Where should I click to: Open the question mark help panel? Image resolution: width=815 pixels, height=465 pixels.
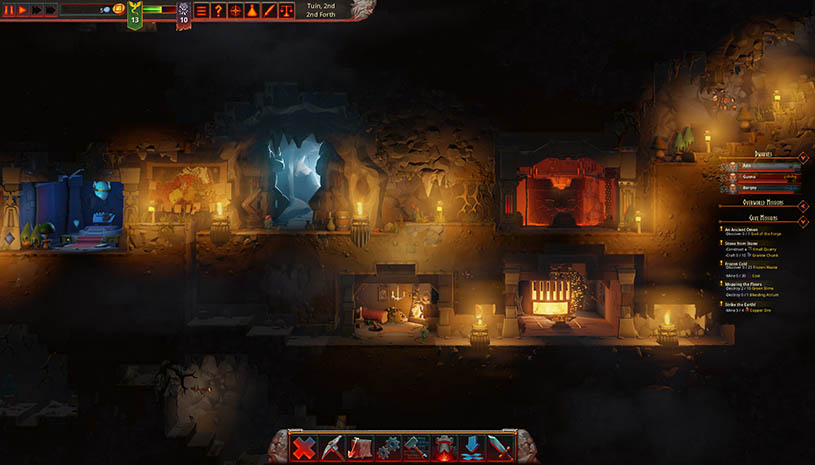[218, 10]
